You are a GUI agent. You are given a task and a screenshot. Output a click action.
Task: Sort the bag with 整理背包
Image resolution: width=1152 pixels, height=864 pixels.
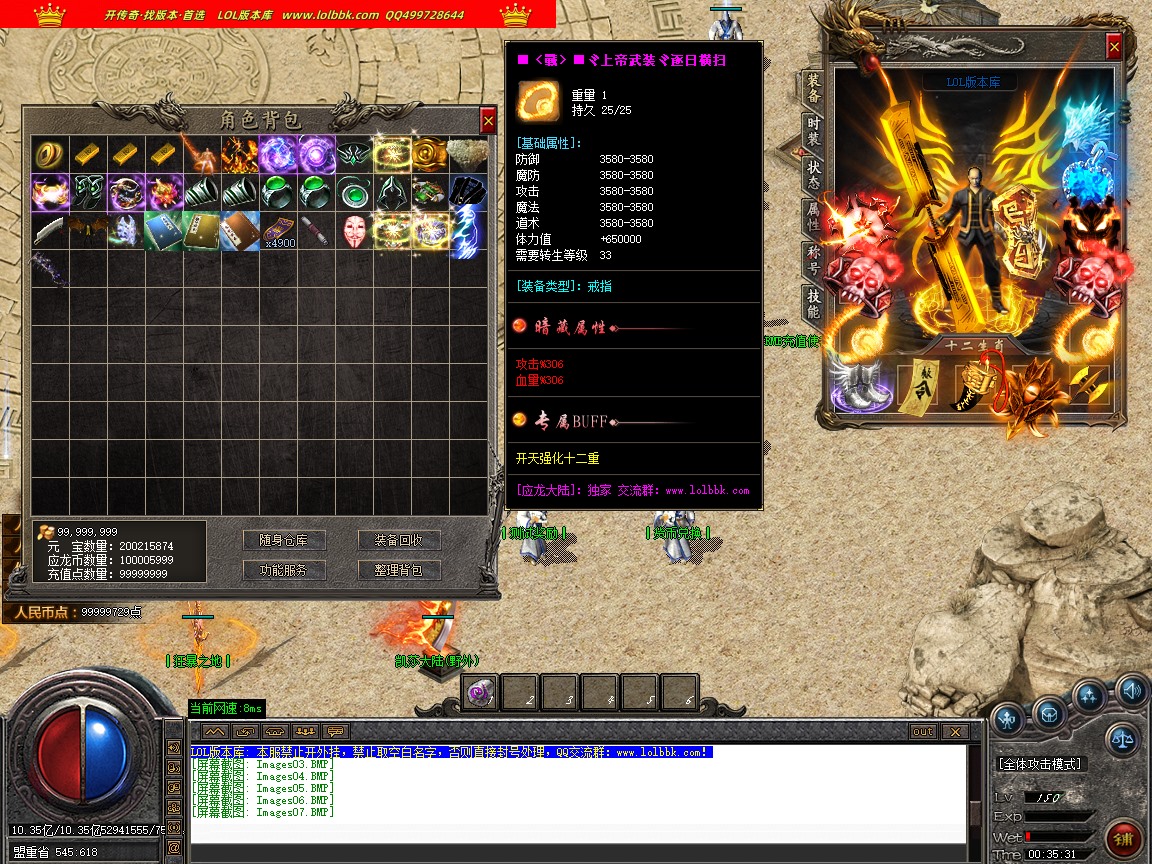click(399, 570)
